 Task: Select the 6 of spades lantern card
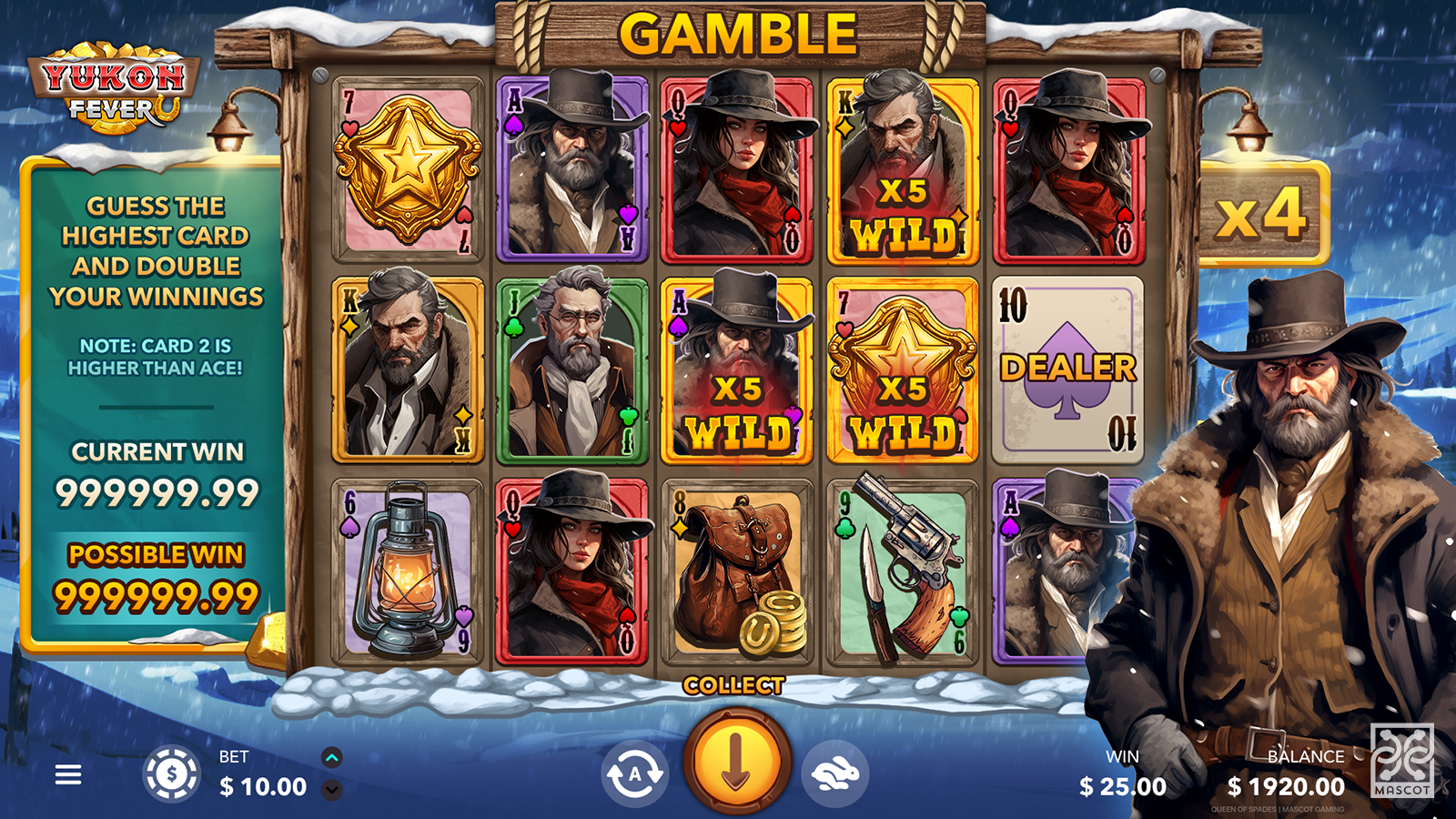pyautogui.click(x=408, y=571)
